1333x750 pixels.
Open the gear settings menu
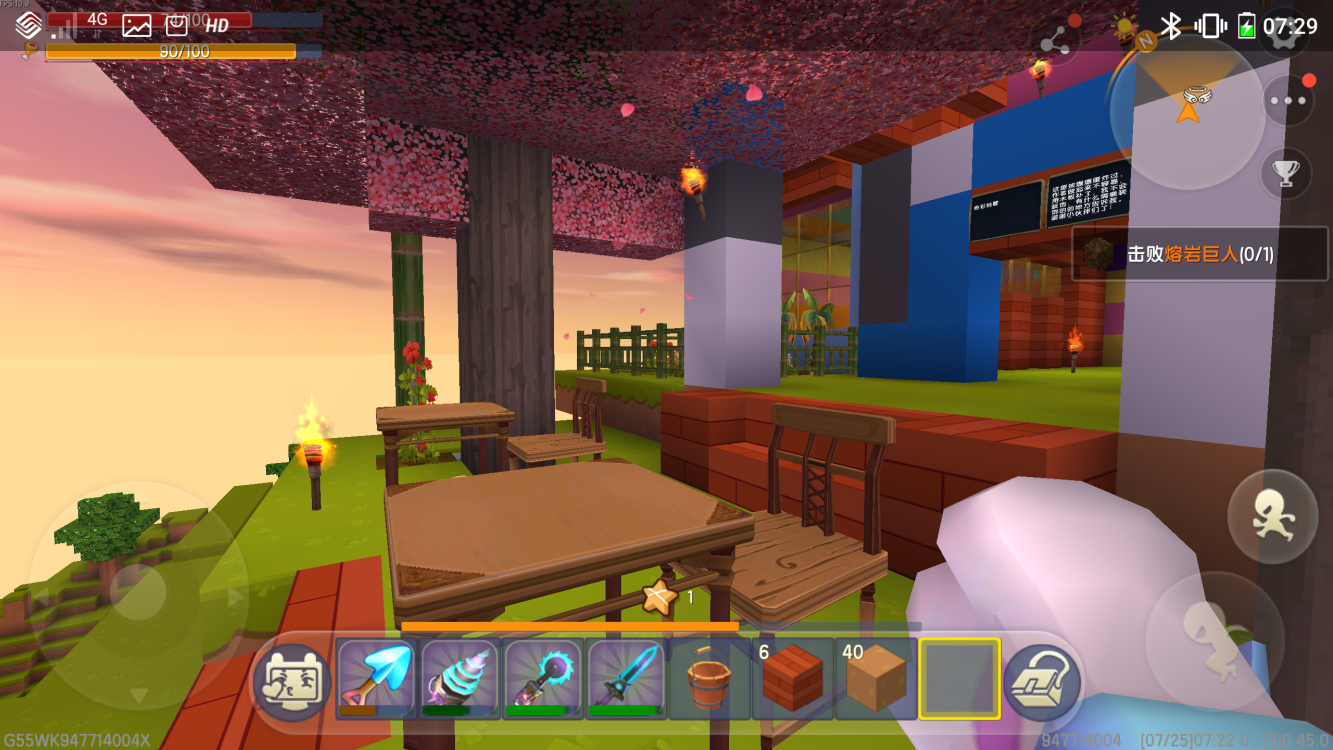click(x=1287, y=28)
